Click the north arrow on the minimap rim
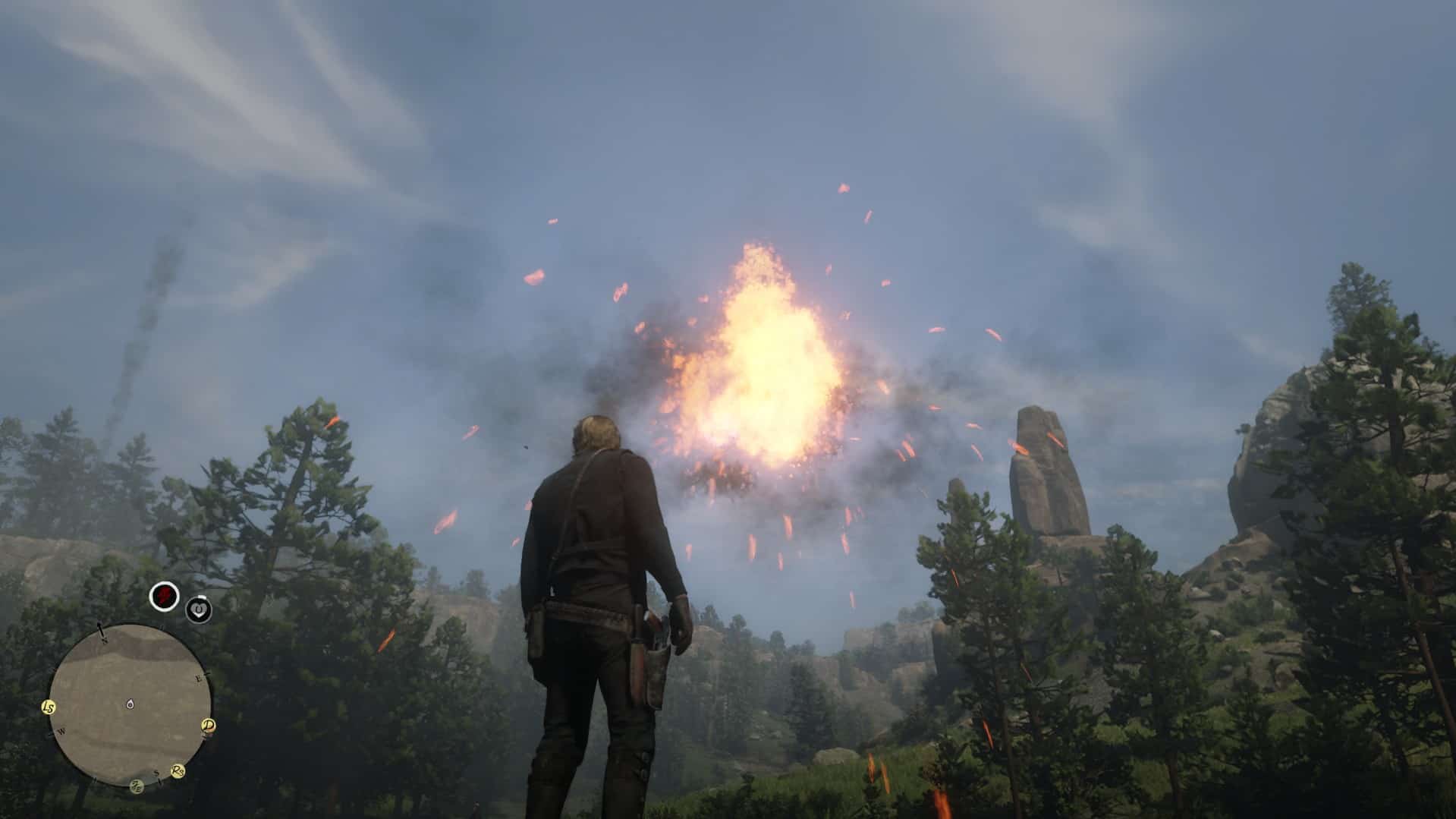 [100, 628]
